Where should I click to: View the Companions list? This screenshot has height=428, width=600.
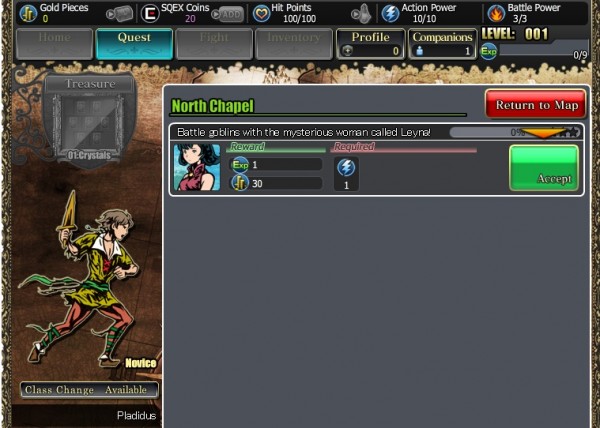point(442,44)
